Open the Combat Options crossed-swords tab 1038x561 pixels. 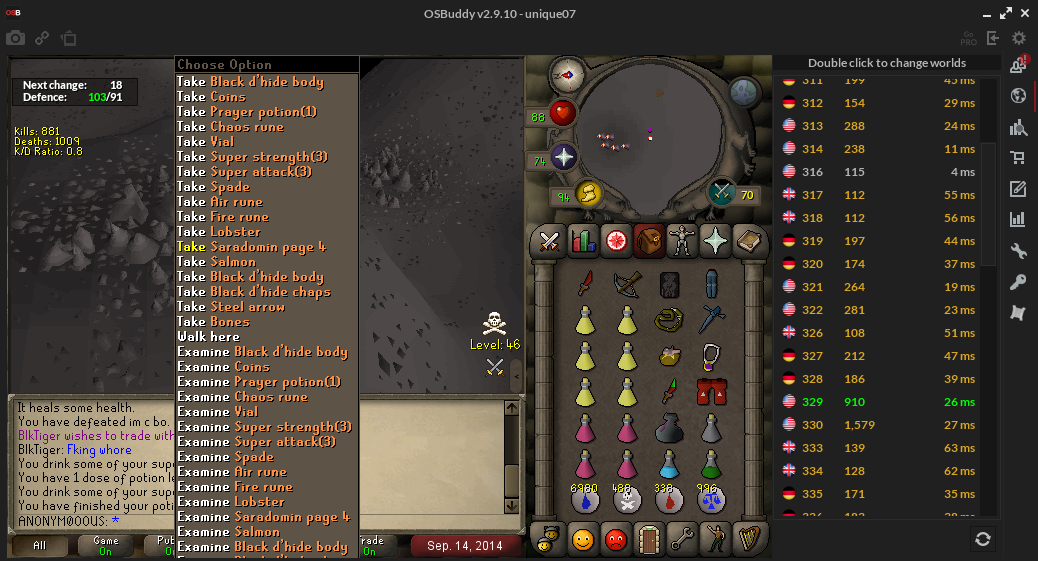tap(549, 241)
